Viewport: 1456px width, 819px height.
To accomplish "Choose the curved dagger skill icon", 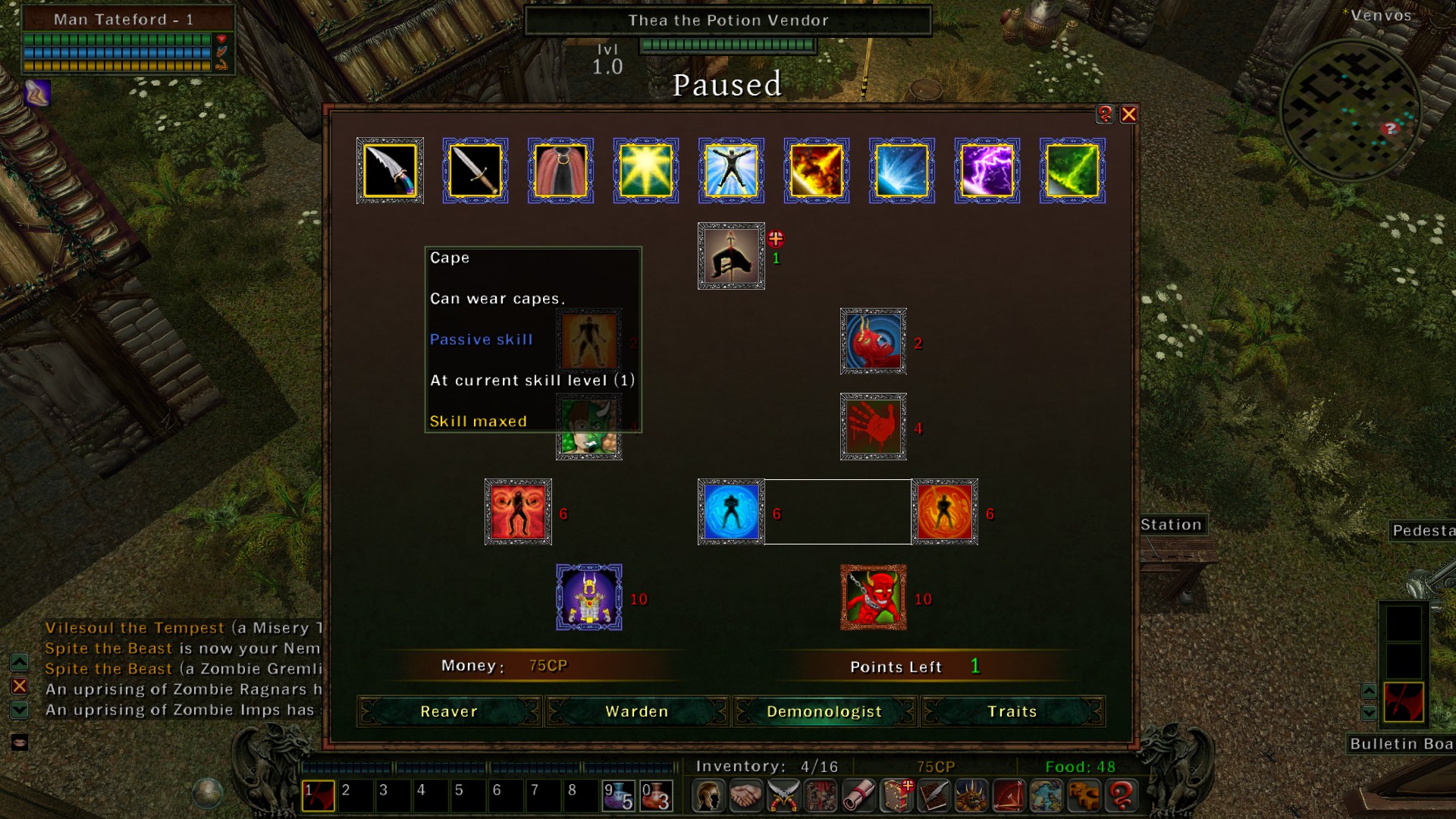I will [x=390, y=171].
